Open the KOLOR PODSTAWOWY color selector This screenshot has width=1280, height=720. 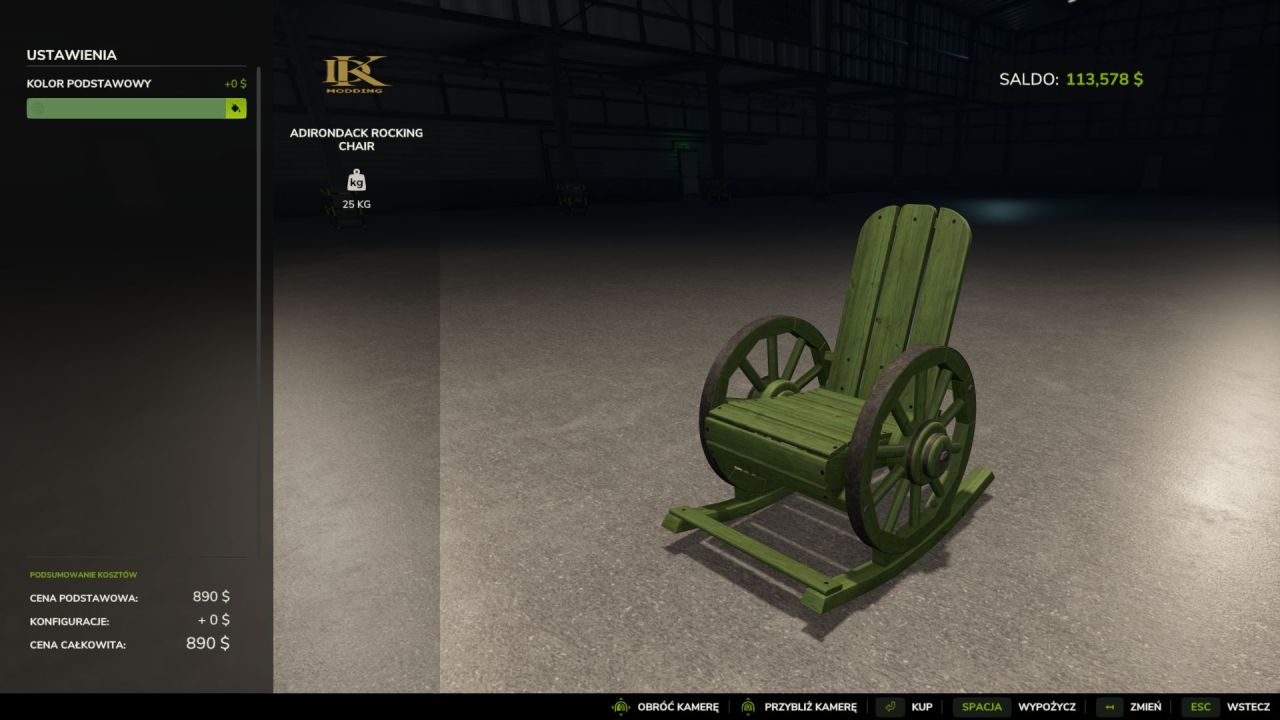pos(130,108)
